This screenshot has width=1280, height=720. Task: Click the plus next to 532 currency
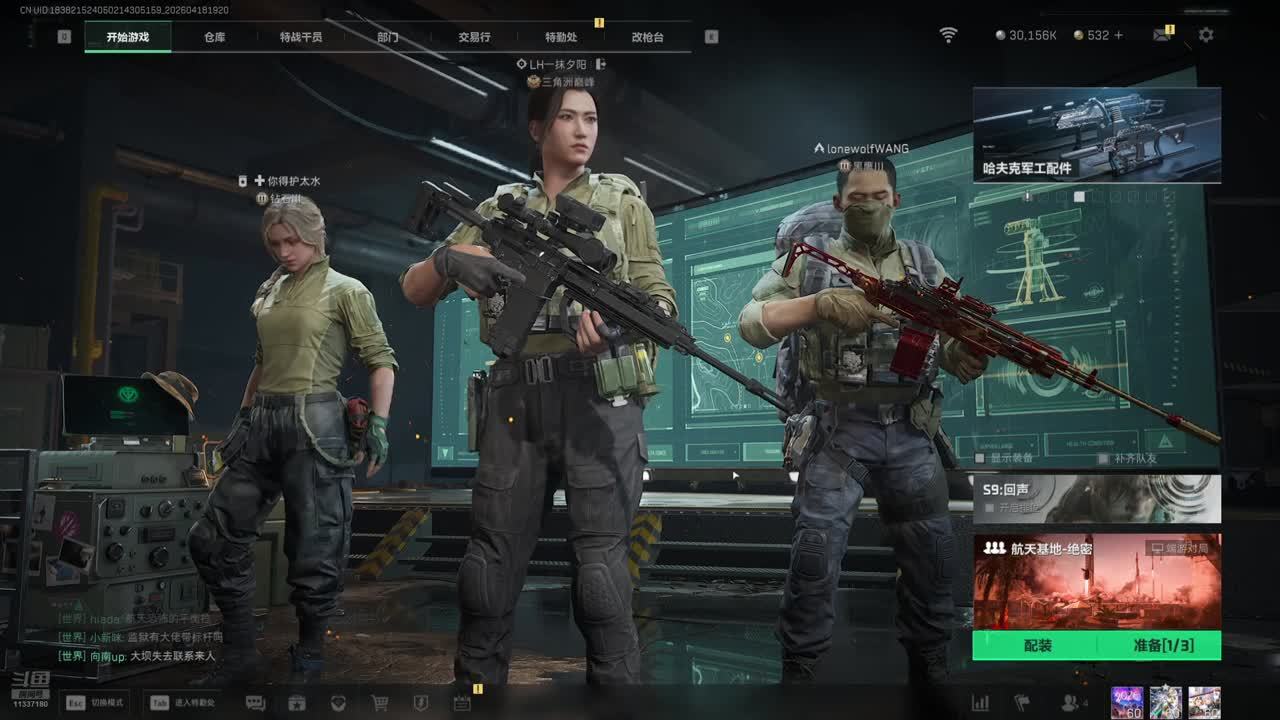(x=1118, y=35)
